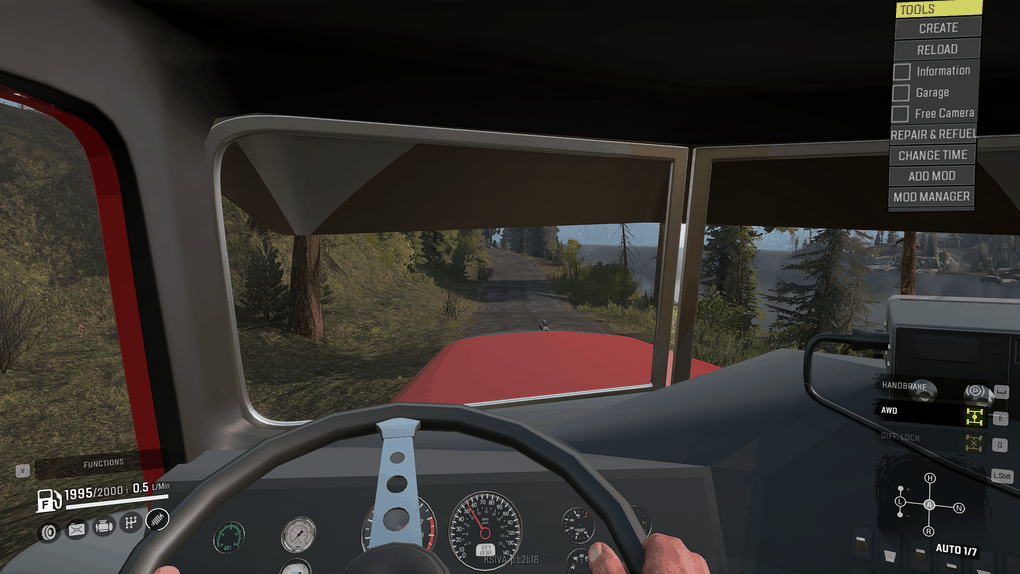Select REPAIR & REFUEL
Image resolution: width=1020 pixels, height=574 pixels.
tap(932, 134)
